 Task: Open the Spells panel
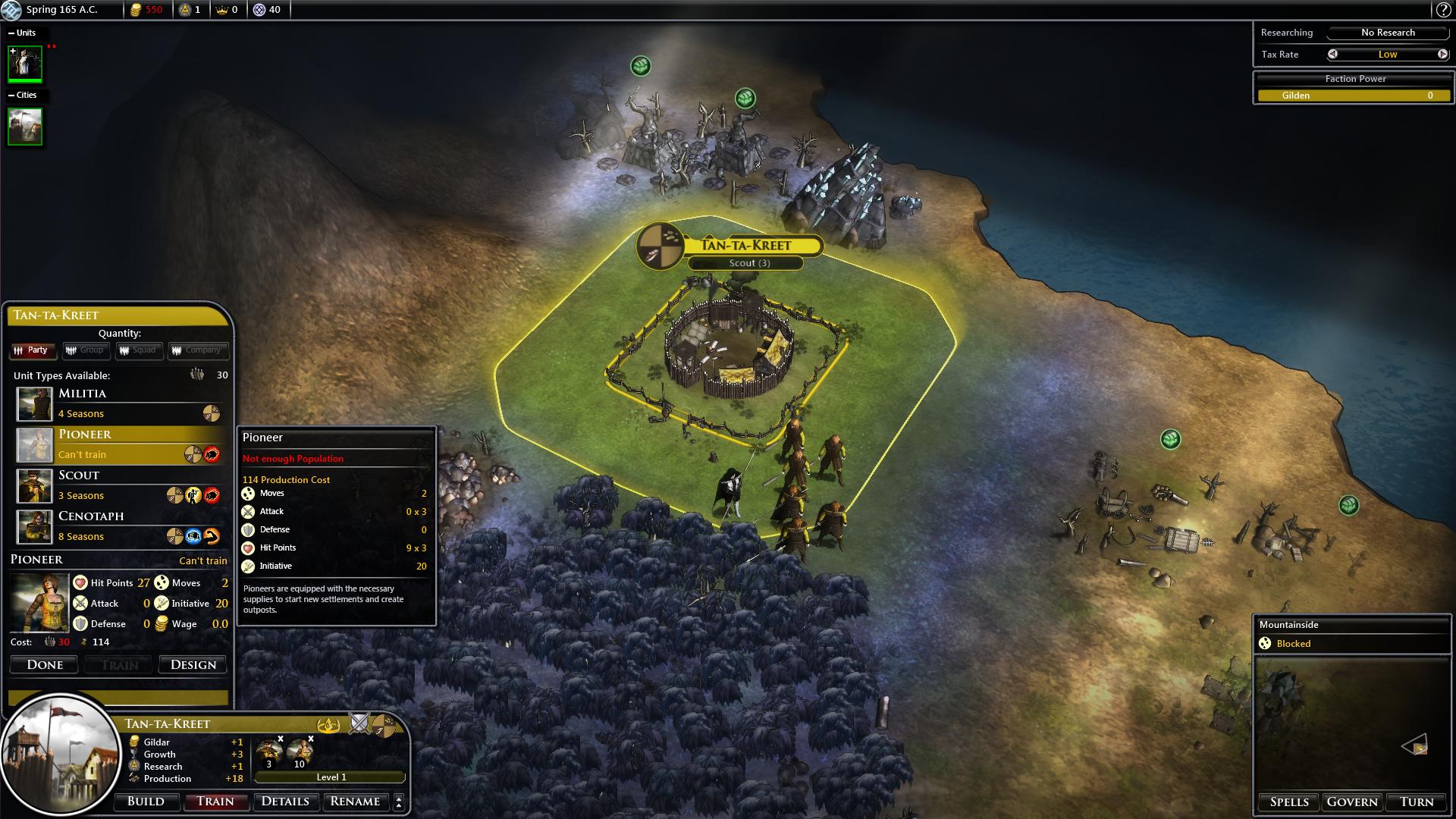click(1289, 802)
